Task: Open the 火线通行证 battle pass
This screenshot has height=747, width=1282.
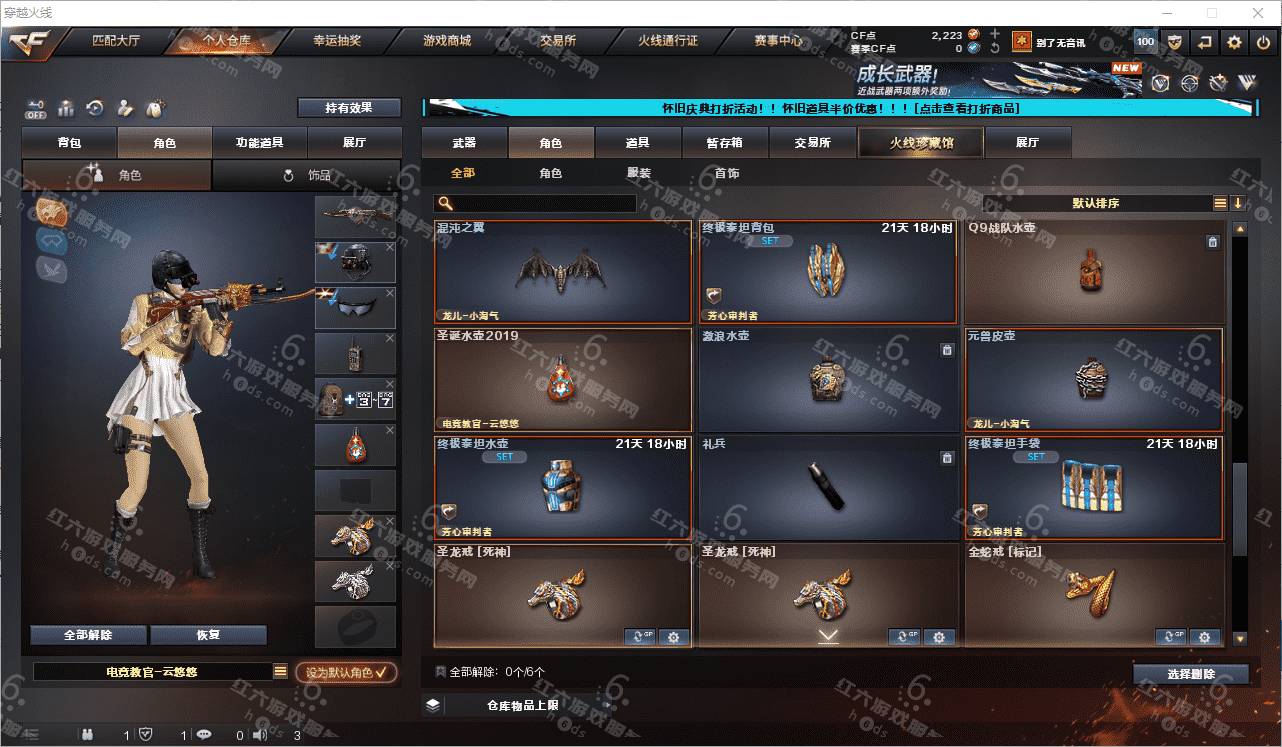Action: tap(668, 41)
